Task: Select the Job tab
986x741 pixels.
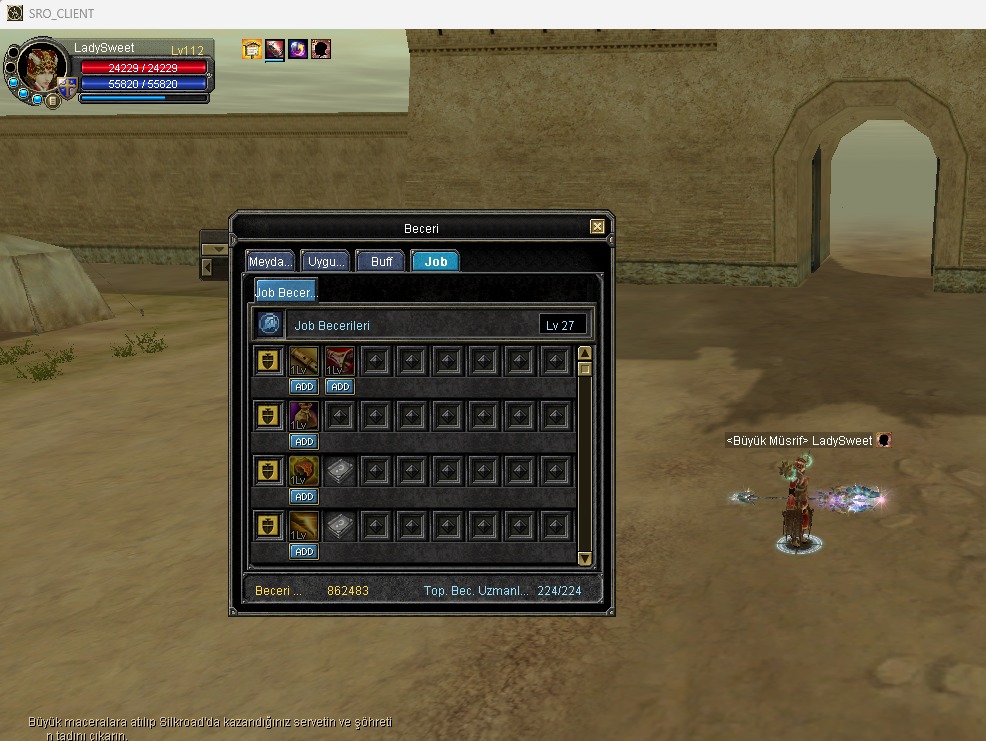Action: tap(436, 261)
